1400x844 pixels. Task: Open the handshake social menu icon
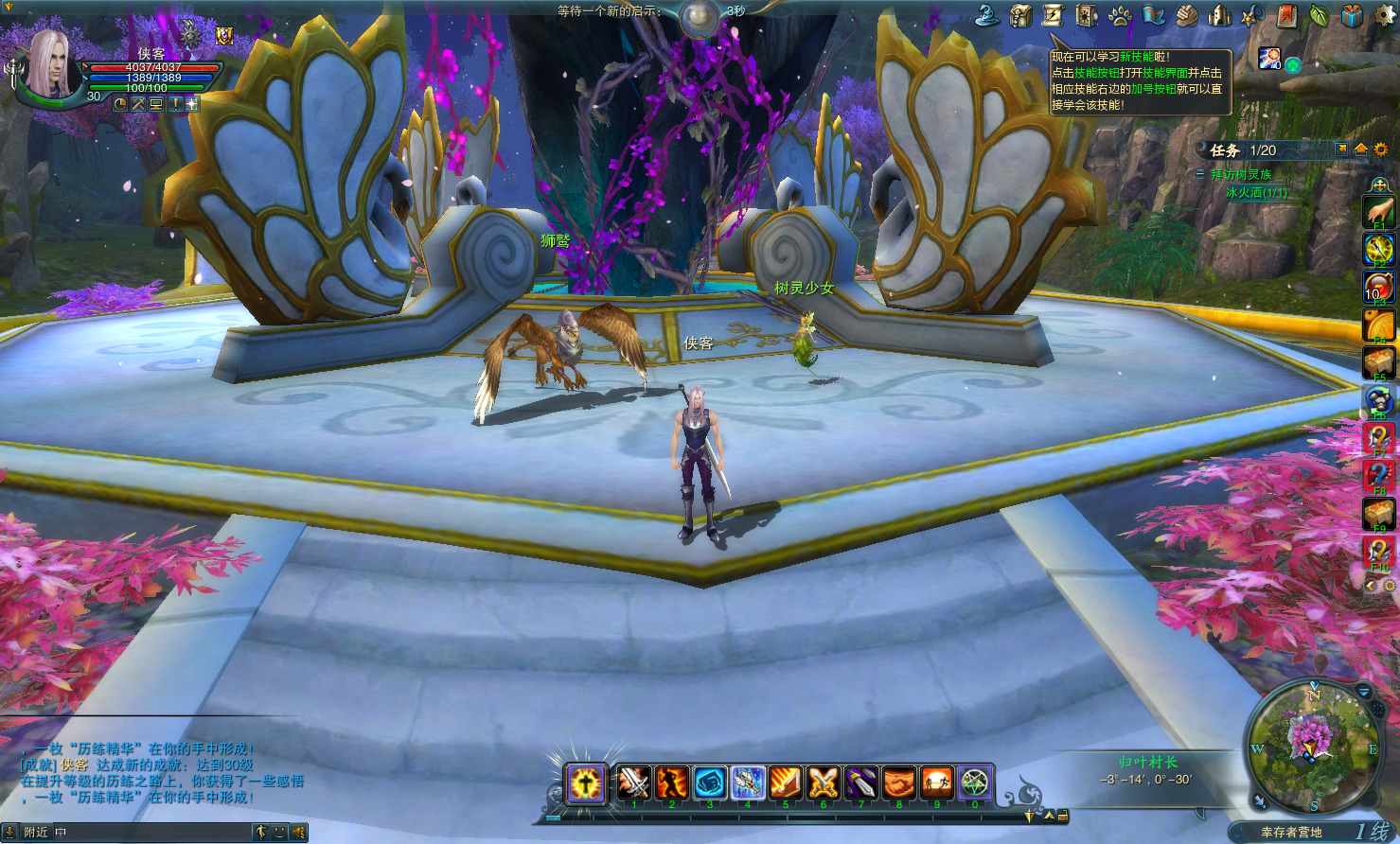coord(1187,15)
